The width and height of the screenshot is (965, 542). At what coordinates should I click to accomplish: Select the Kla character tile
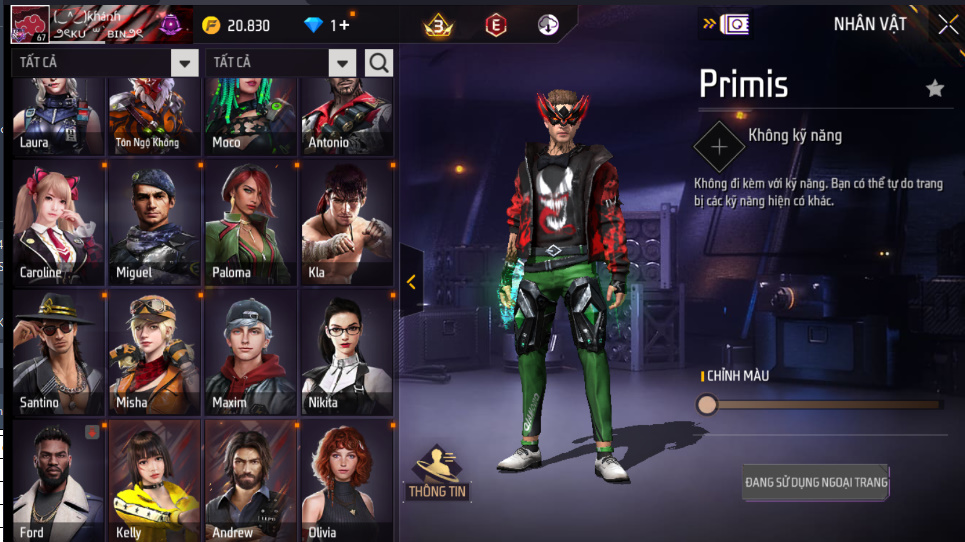(x=346, y=222)
